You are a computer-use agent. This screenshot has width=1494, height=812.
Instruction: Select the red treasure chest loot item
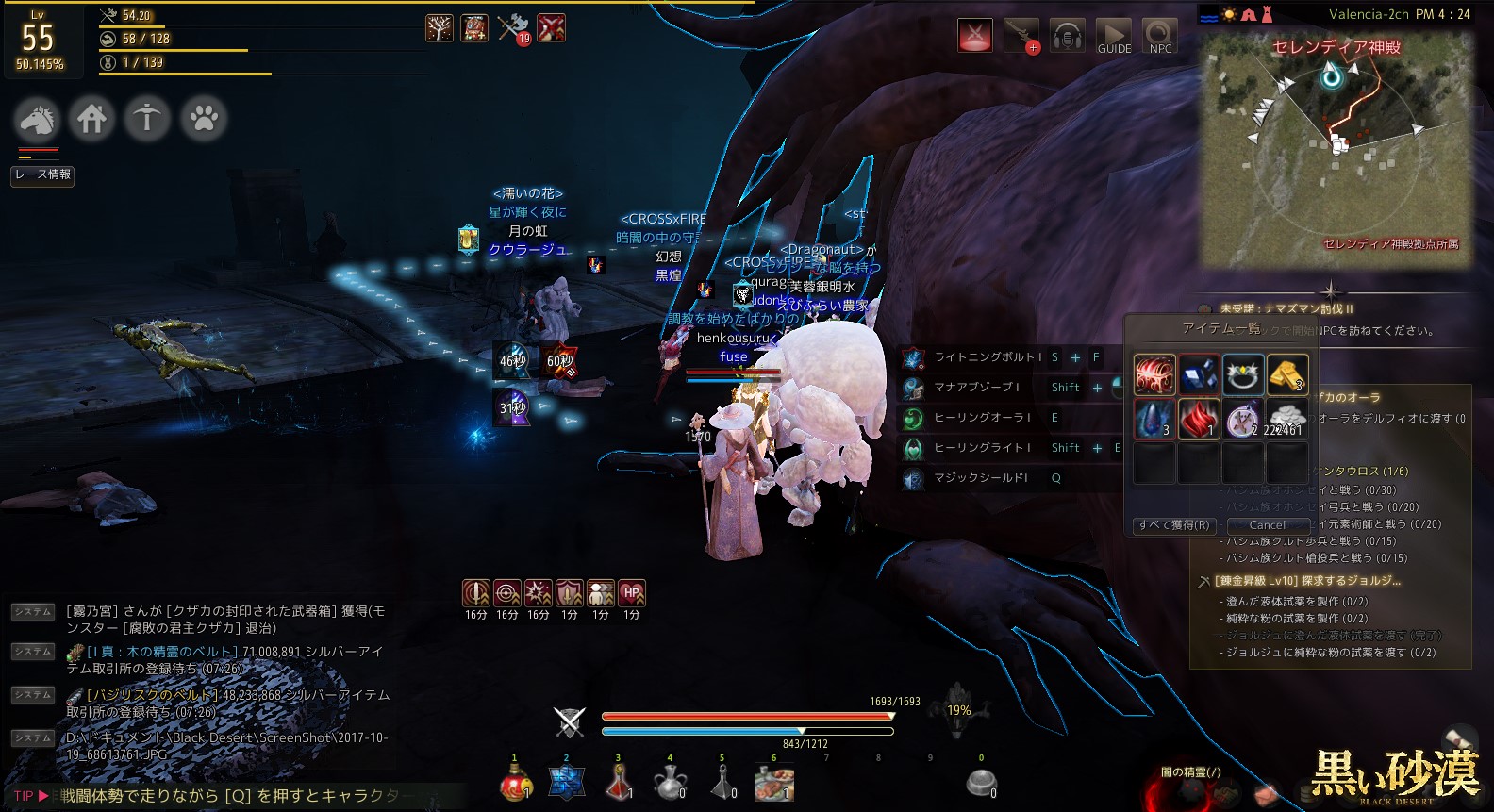click(x=1154, y=374)
